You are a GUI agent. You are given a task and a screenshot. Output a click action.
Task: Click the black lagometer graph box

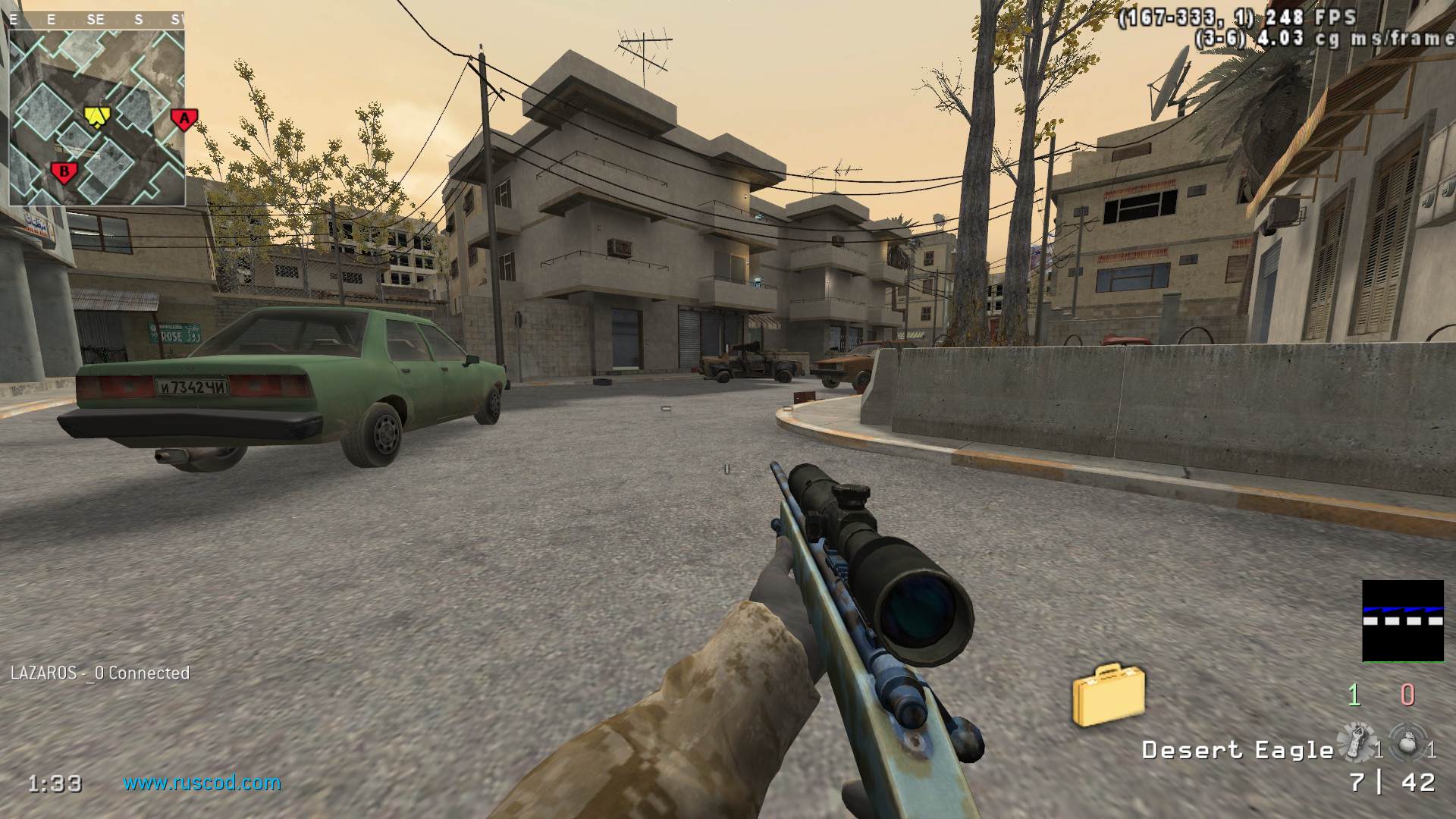tap(1402, 620)
